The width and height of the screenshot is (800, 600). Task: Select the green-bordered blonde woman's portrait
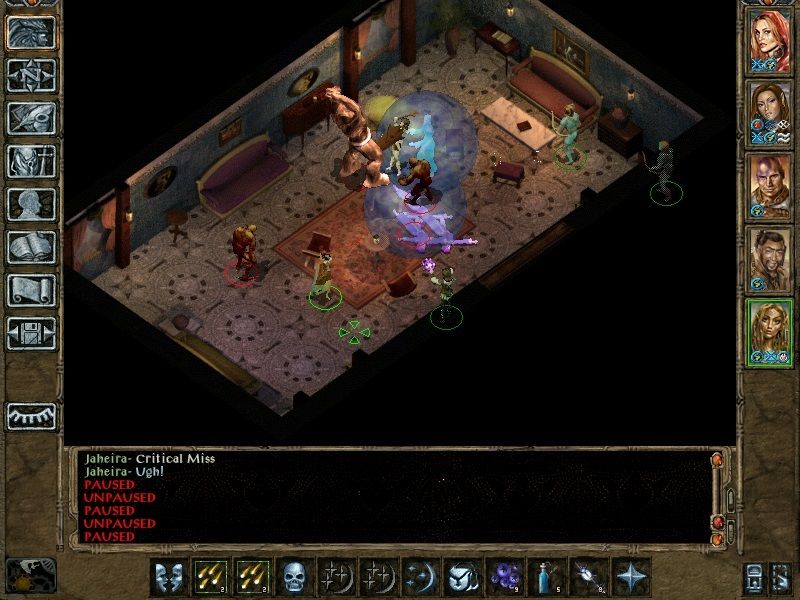pos(770,334)
